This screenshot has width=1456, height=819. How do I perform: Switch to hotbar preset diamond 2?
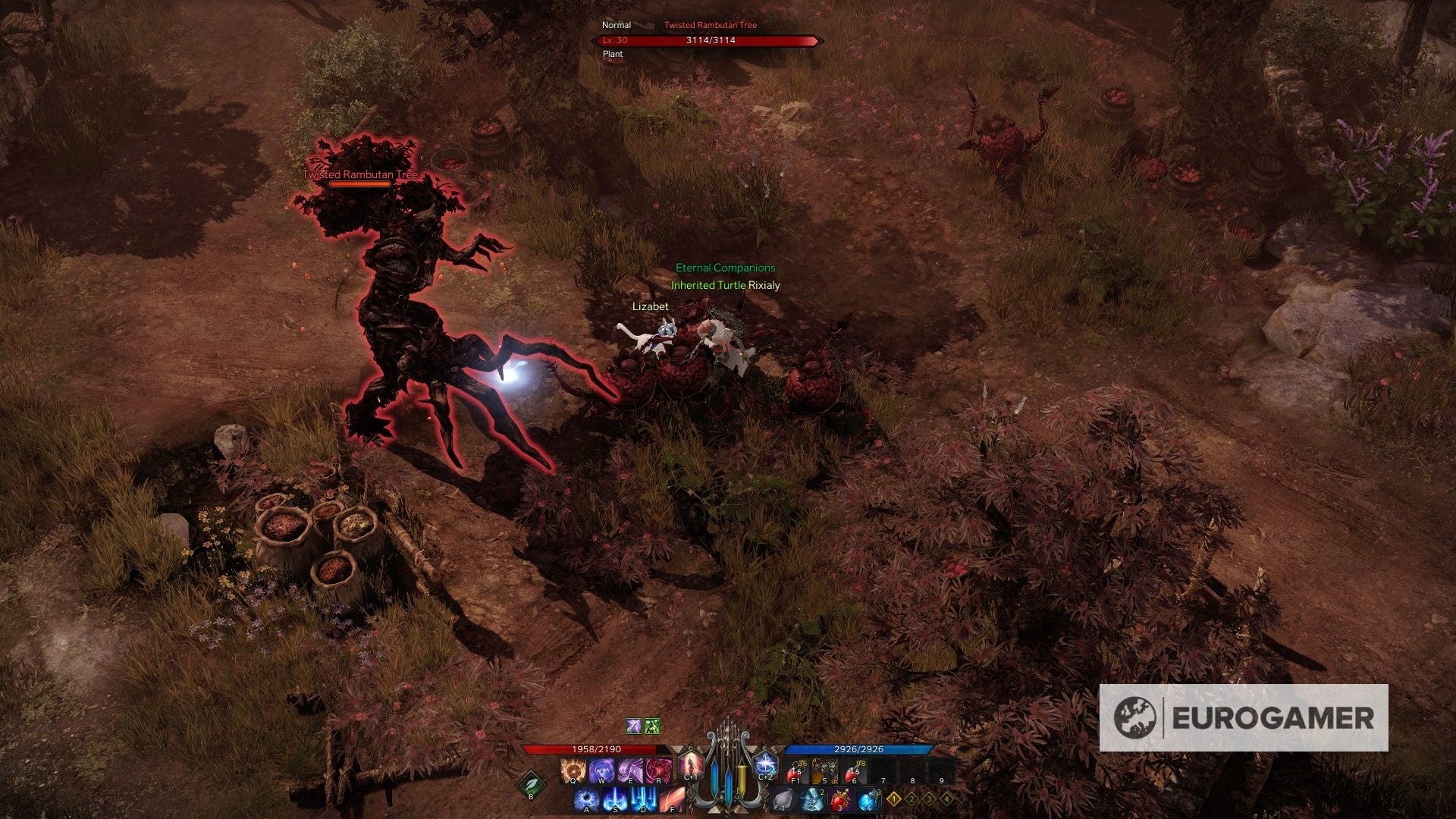[912, 799]
